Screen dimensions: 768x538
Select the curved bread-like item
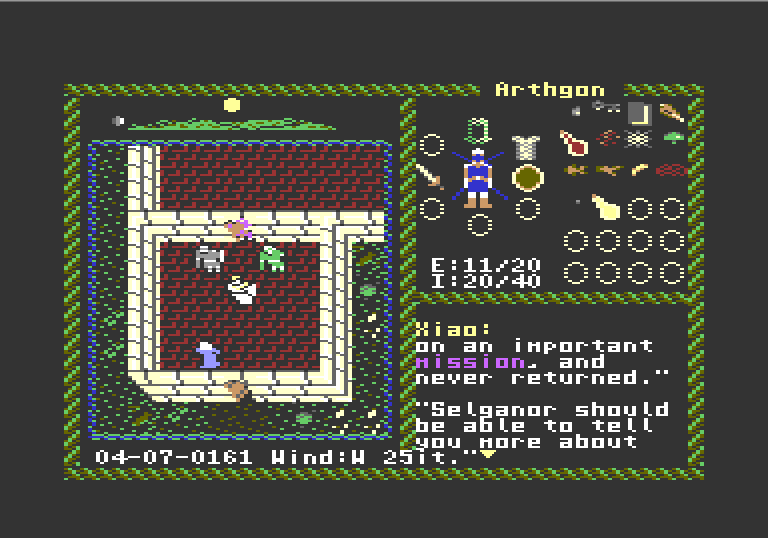point(639,170)
